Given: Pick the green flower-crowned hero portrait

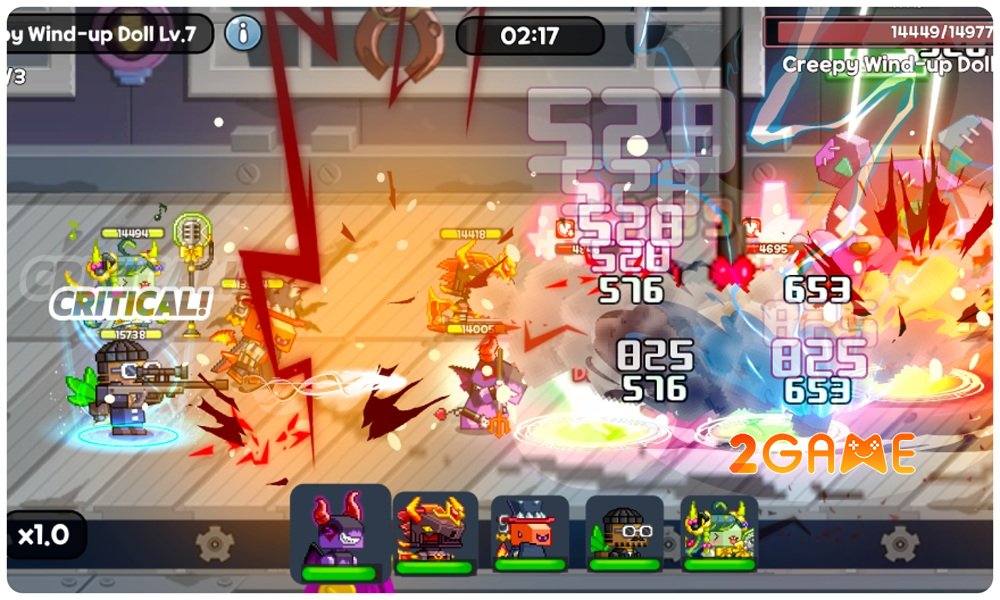Looking at the screenshot, I should (719, 532).
